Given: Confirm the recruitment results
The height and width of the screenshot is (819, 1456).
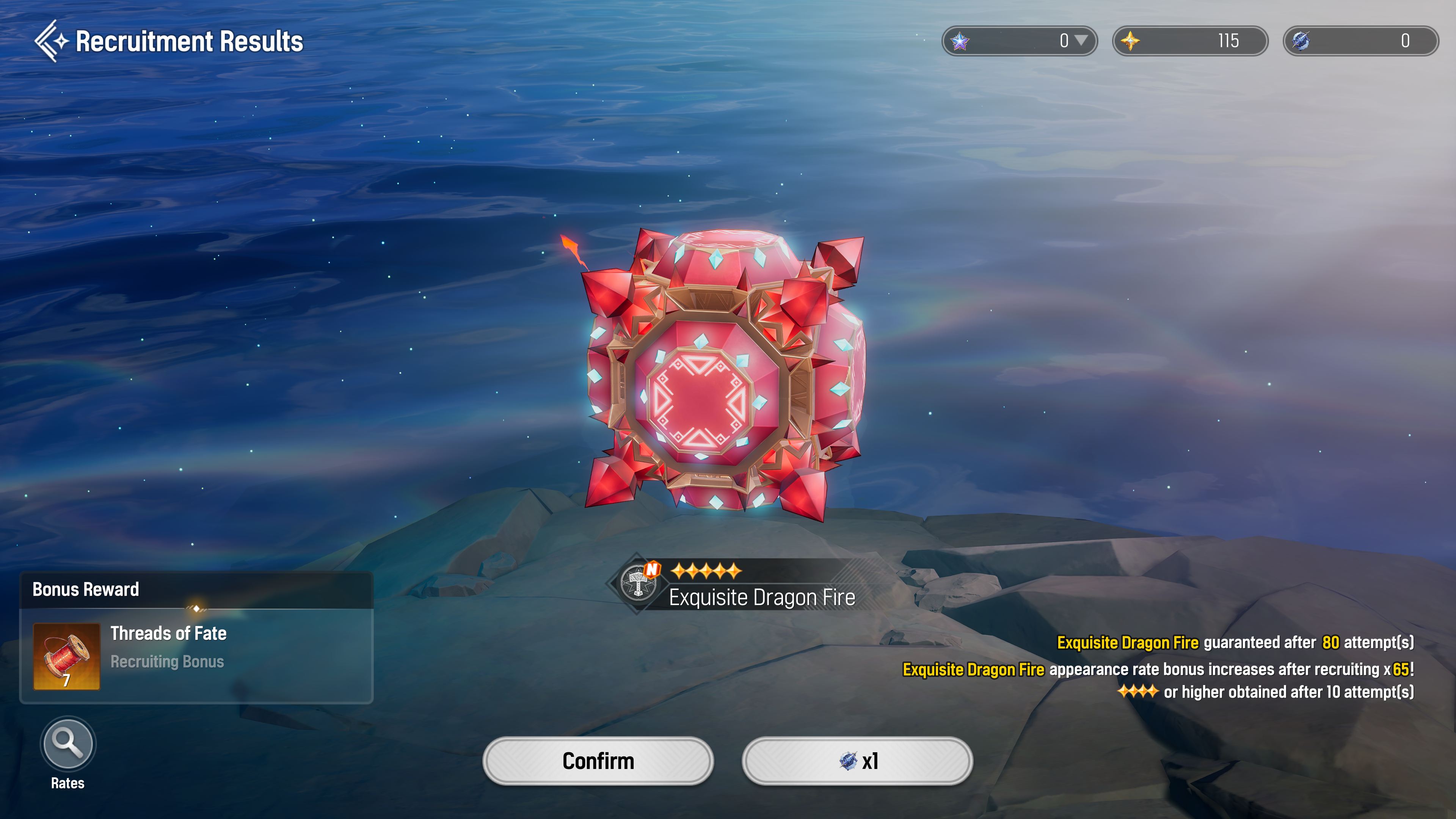Looking at the screenshot, I should point(598,761).
